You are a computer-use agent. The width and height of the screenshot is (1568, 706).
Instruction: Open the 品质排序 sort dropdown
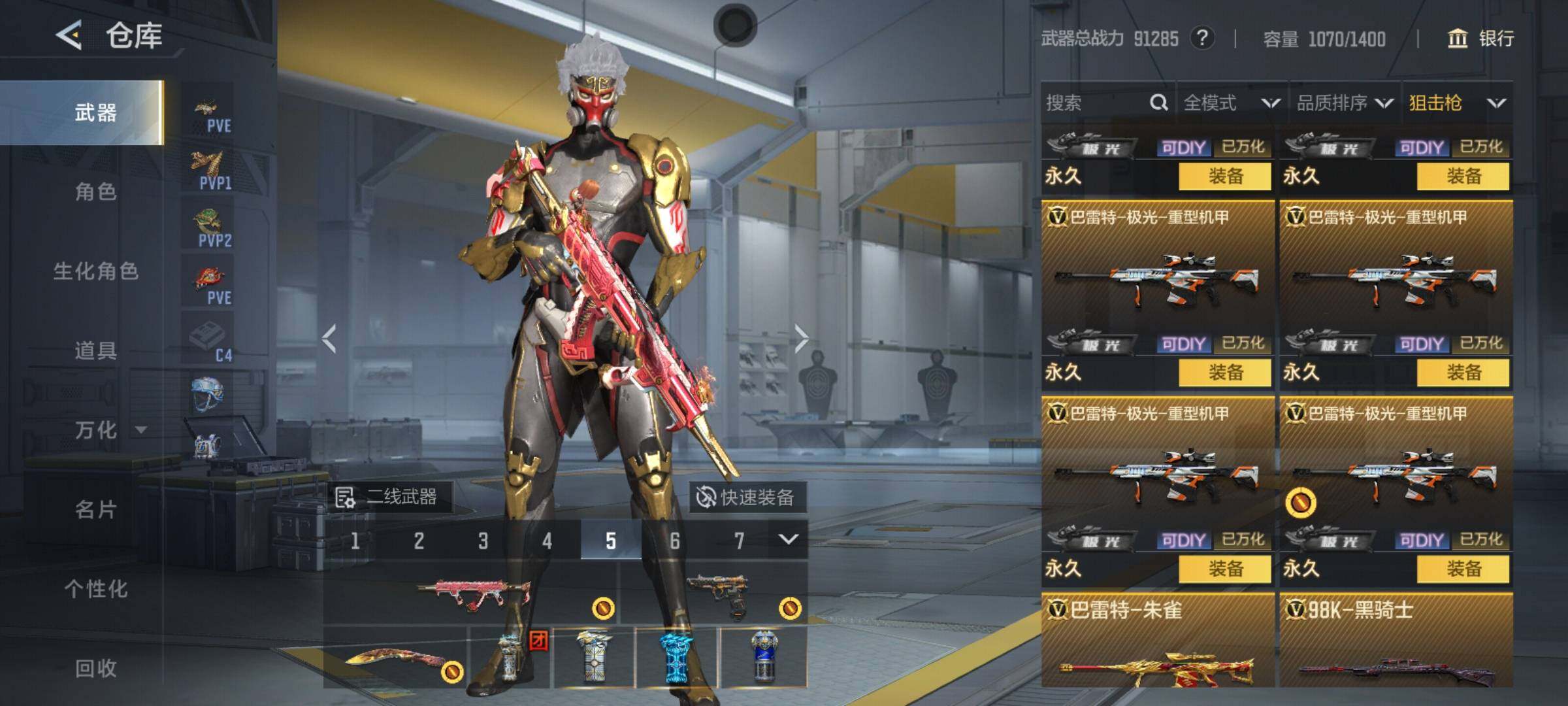[1345, 103]
